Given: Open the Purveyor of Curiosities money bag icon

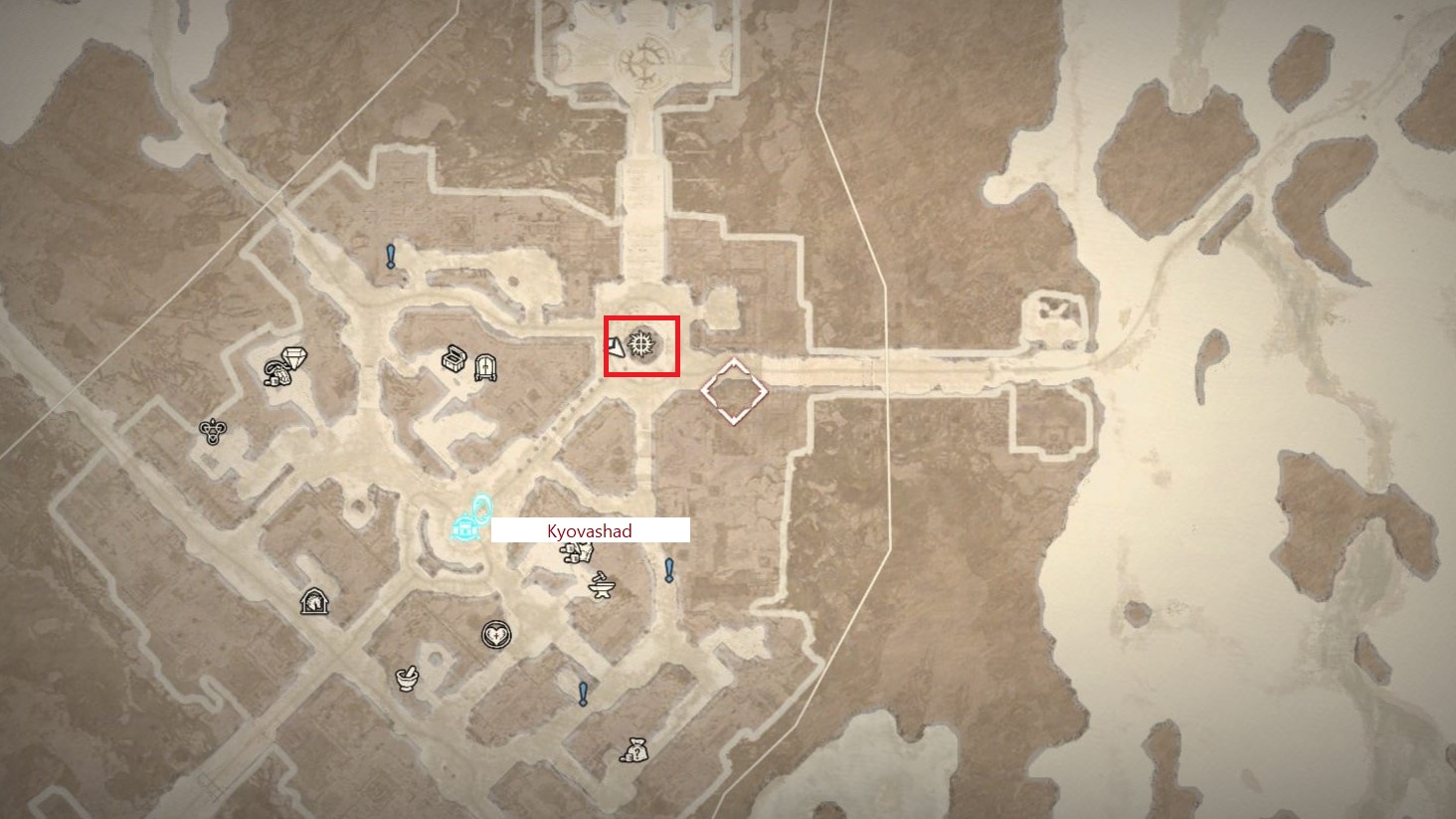Looking at the screenshot, I should click(634, 749).
